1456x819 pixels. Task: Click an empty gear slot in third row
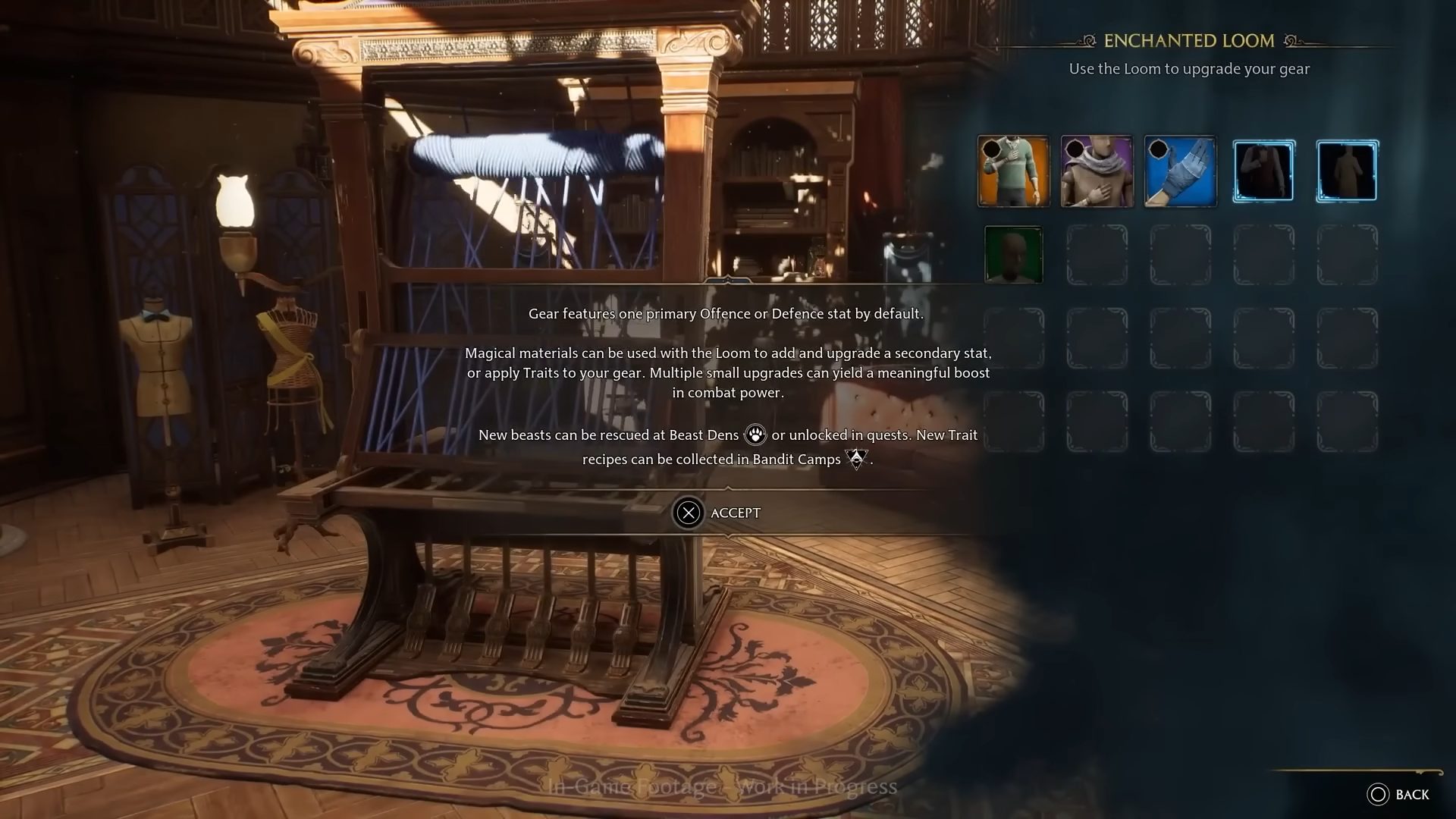[x=1097, y=337]
